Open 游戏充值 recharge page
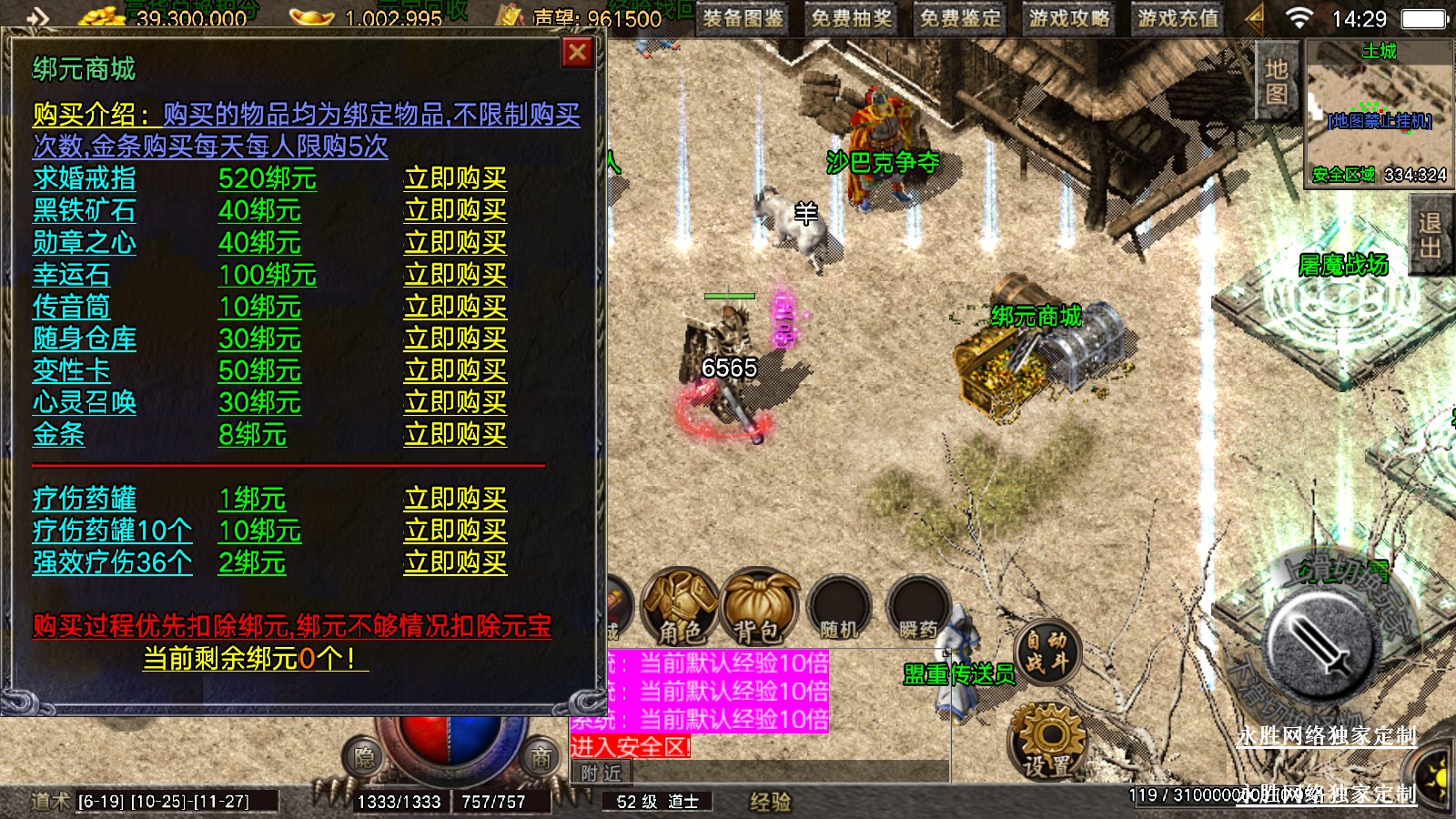 click(x=1178, y=18)
